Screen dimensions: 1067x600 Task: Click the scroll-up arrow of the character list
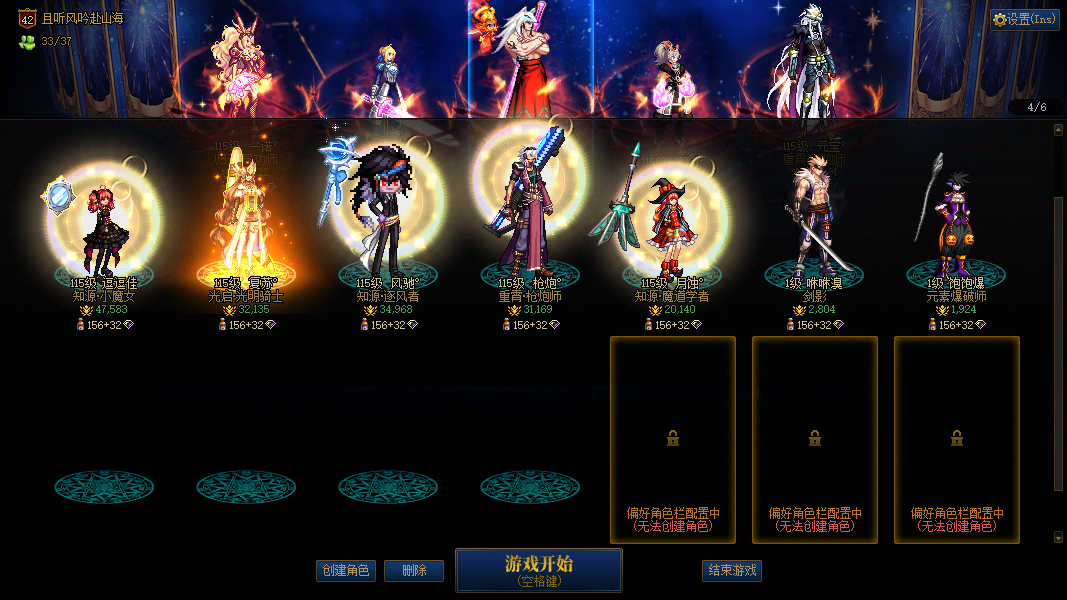[x=1058, y=130]
